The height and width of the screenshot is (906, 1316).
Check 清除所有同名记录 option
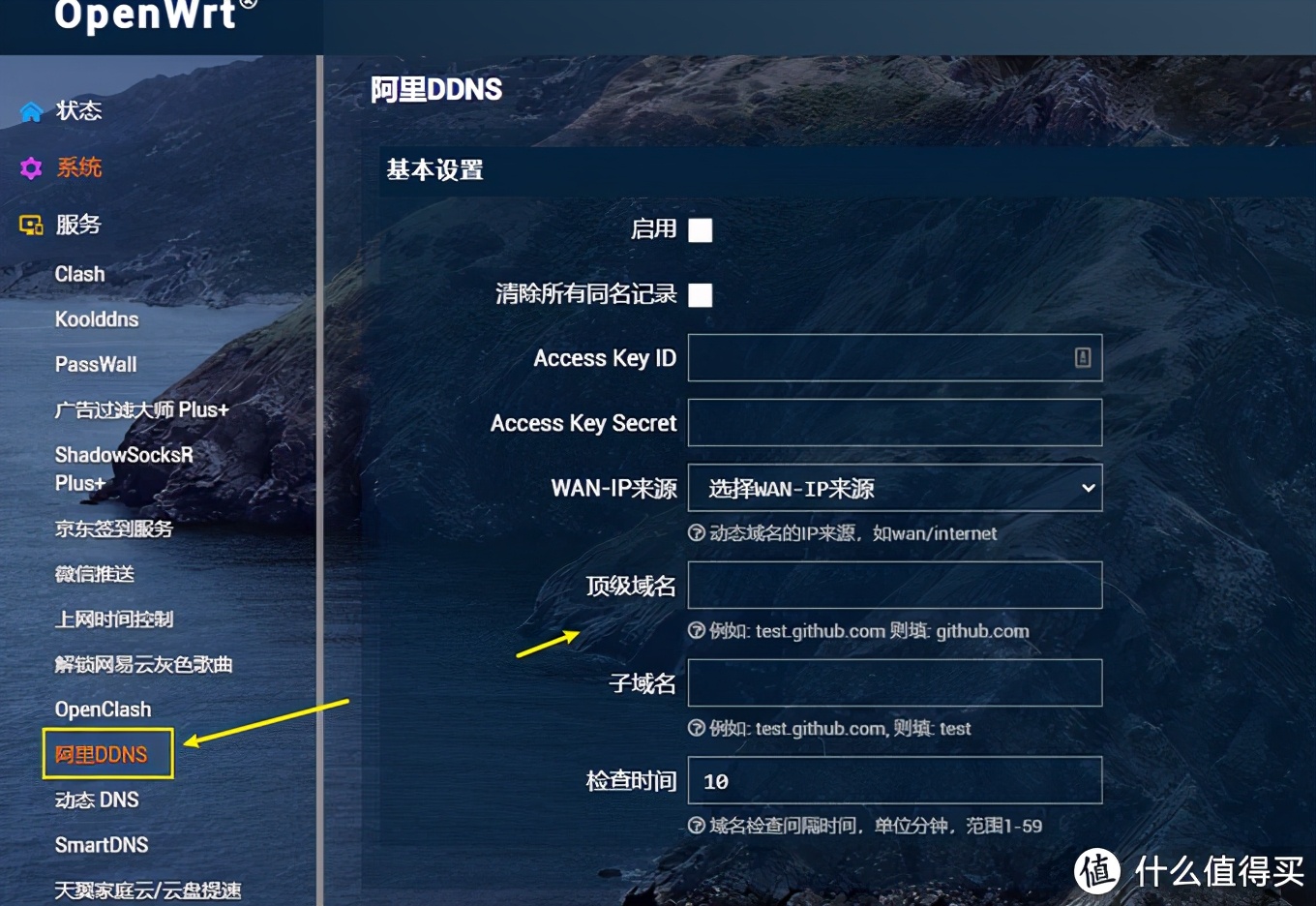(x=700, y=295)
